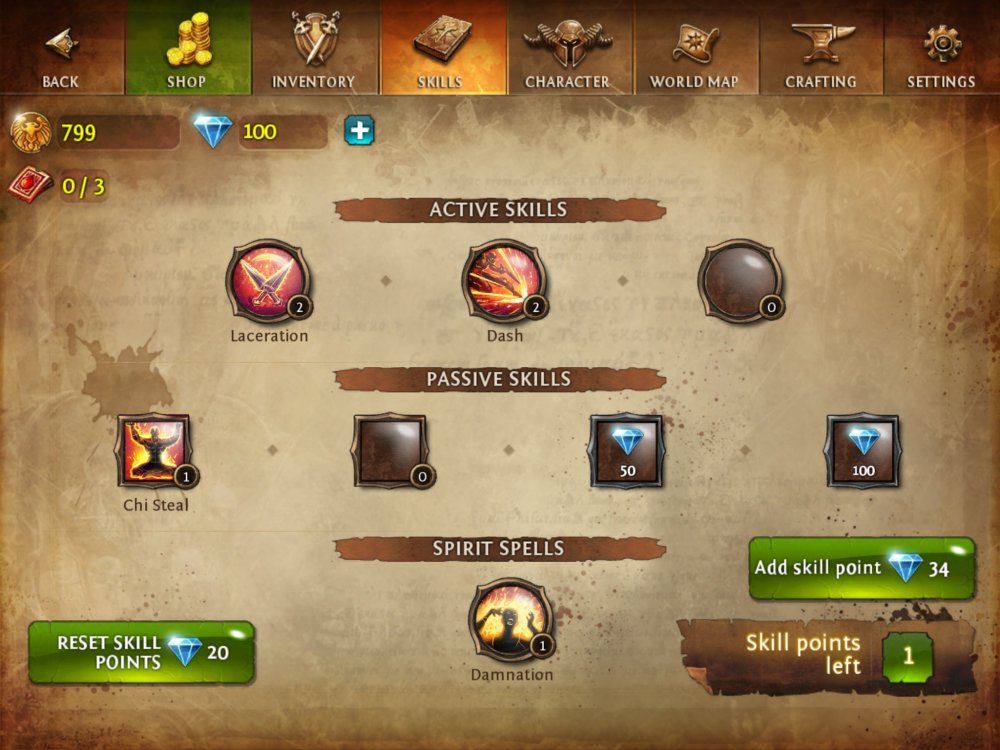Click the plus button to buy gems
1000x750 pixels.
tap(359, 131)
